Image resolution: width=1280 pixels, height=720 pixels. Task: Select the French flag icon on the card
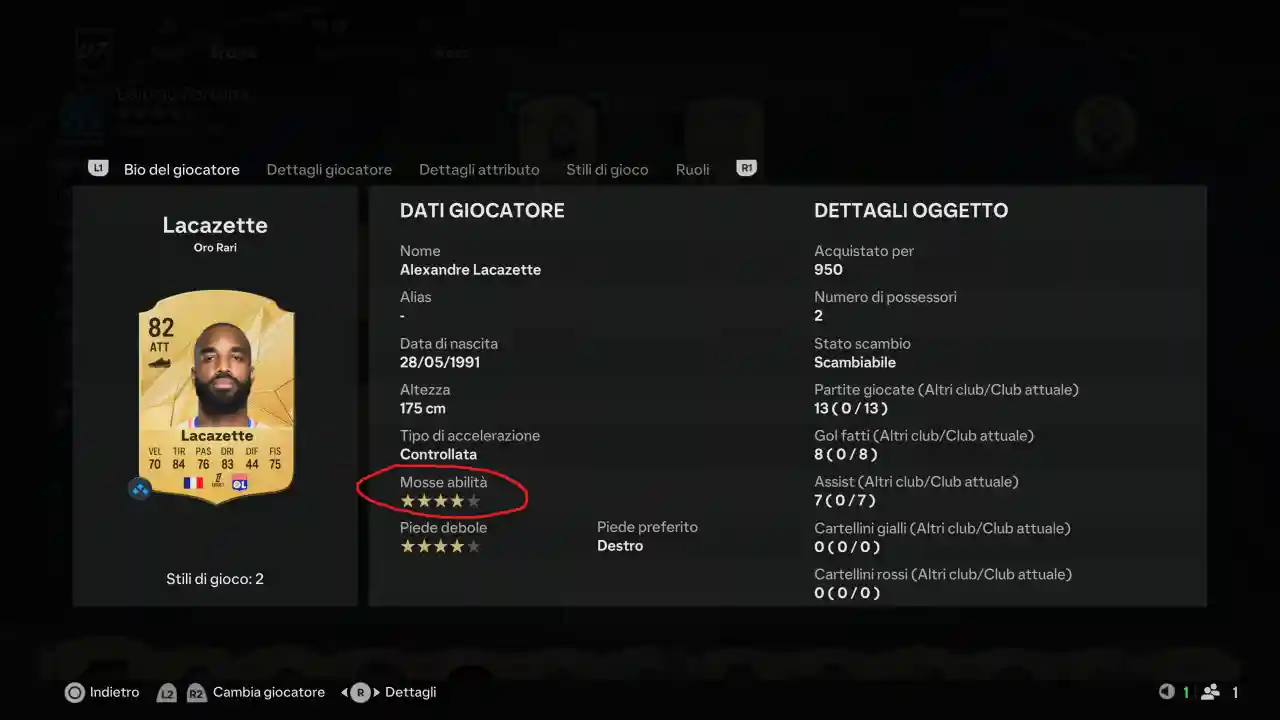pos(193,483)
